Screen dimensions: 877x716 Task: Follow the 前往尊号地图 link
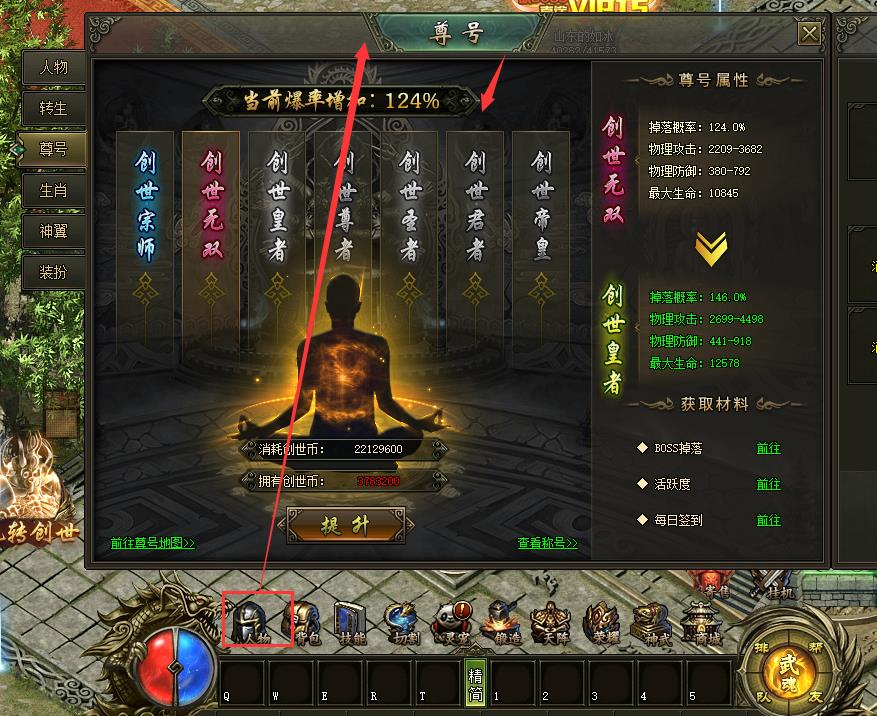(153, 544)
